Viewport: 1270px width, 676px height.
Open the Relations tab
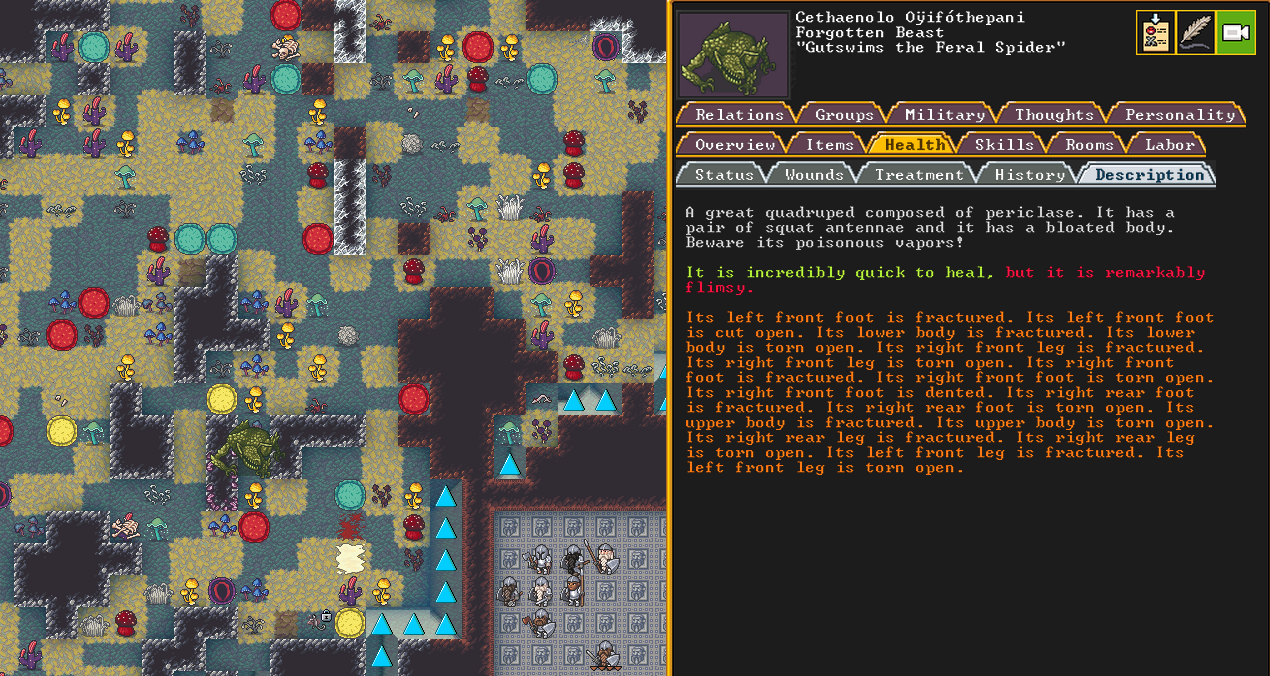click(739, 115)
